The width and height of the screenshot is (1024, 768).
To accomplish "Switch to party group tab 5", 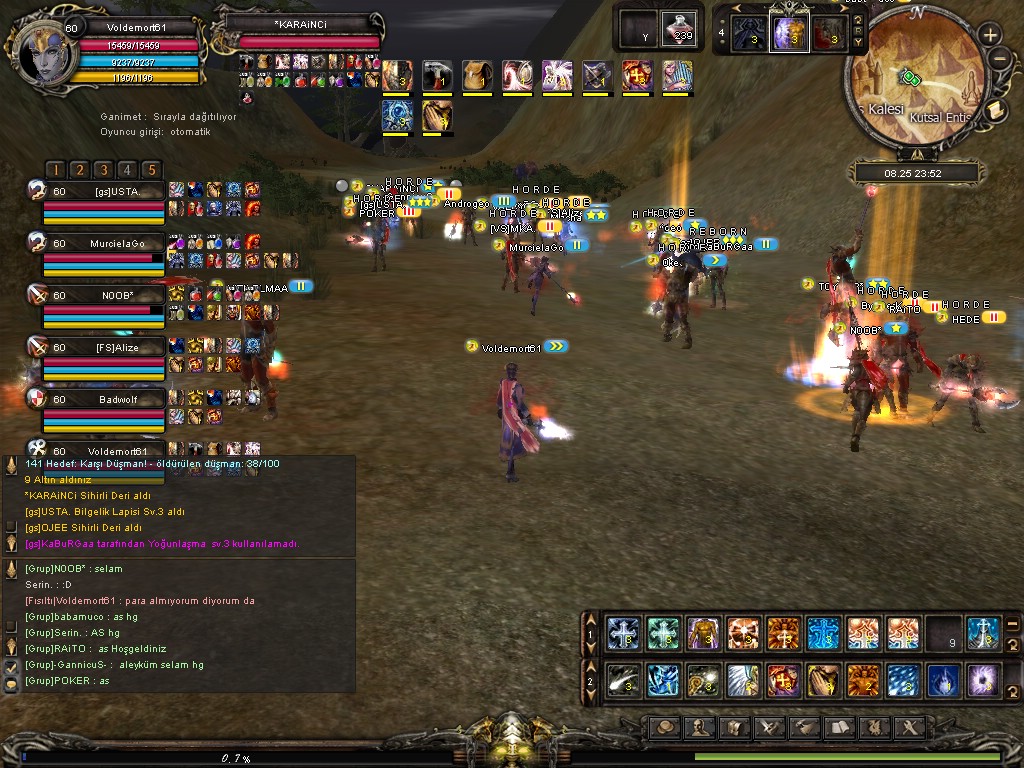I will click(x=150, y=170).
